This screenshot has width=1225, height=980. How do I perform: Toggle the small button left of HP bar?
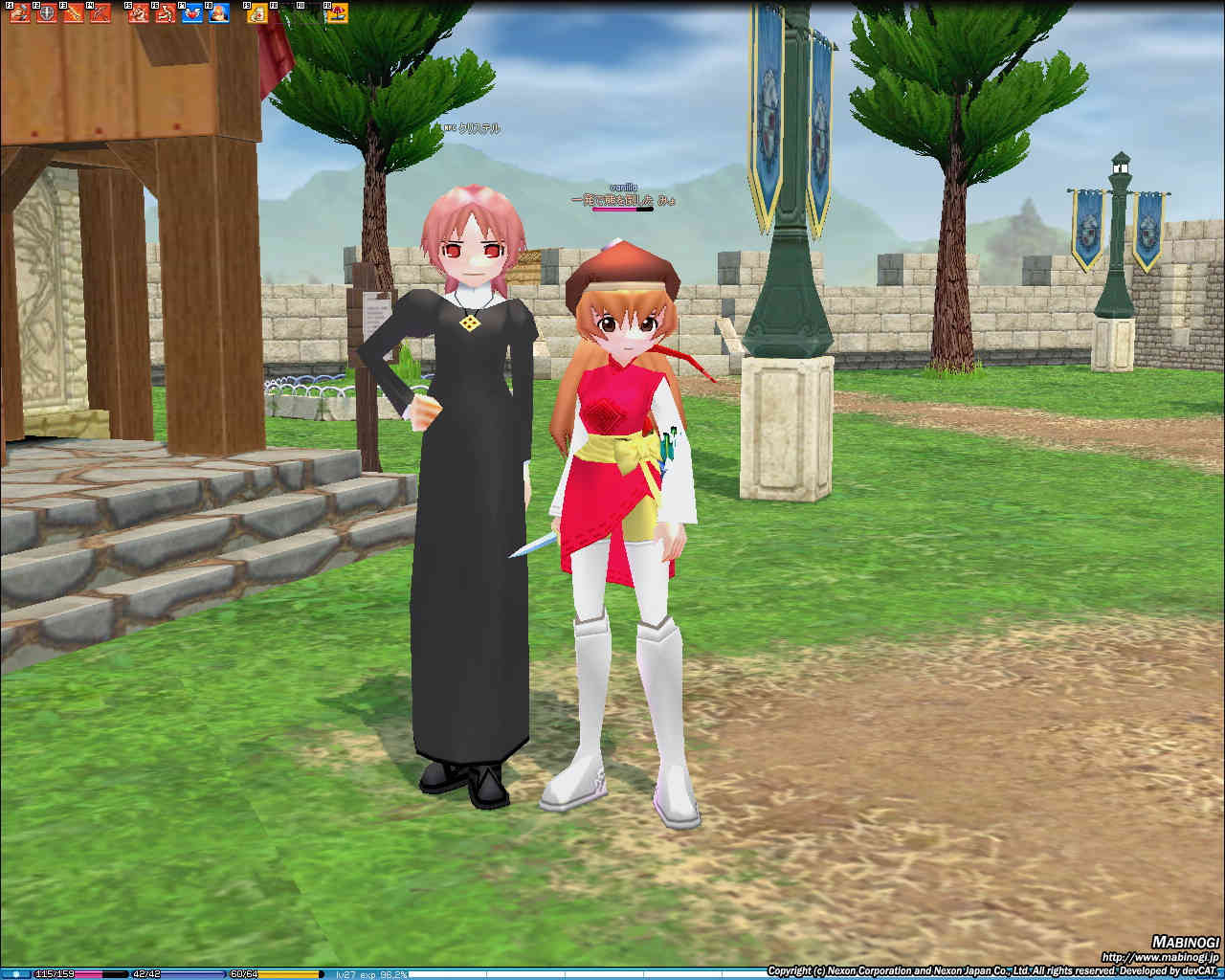coord(15,974)
